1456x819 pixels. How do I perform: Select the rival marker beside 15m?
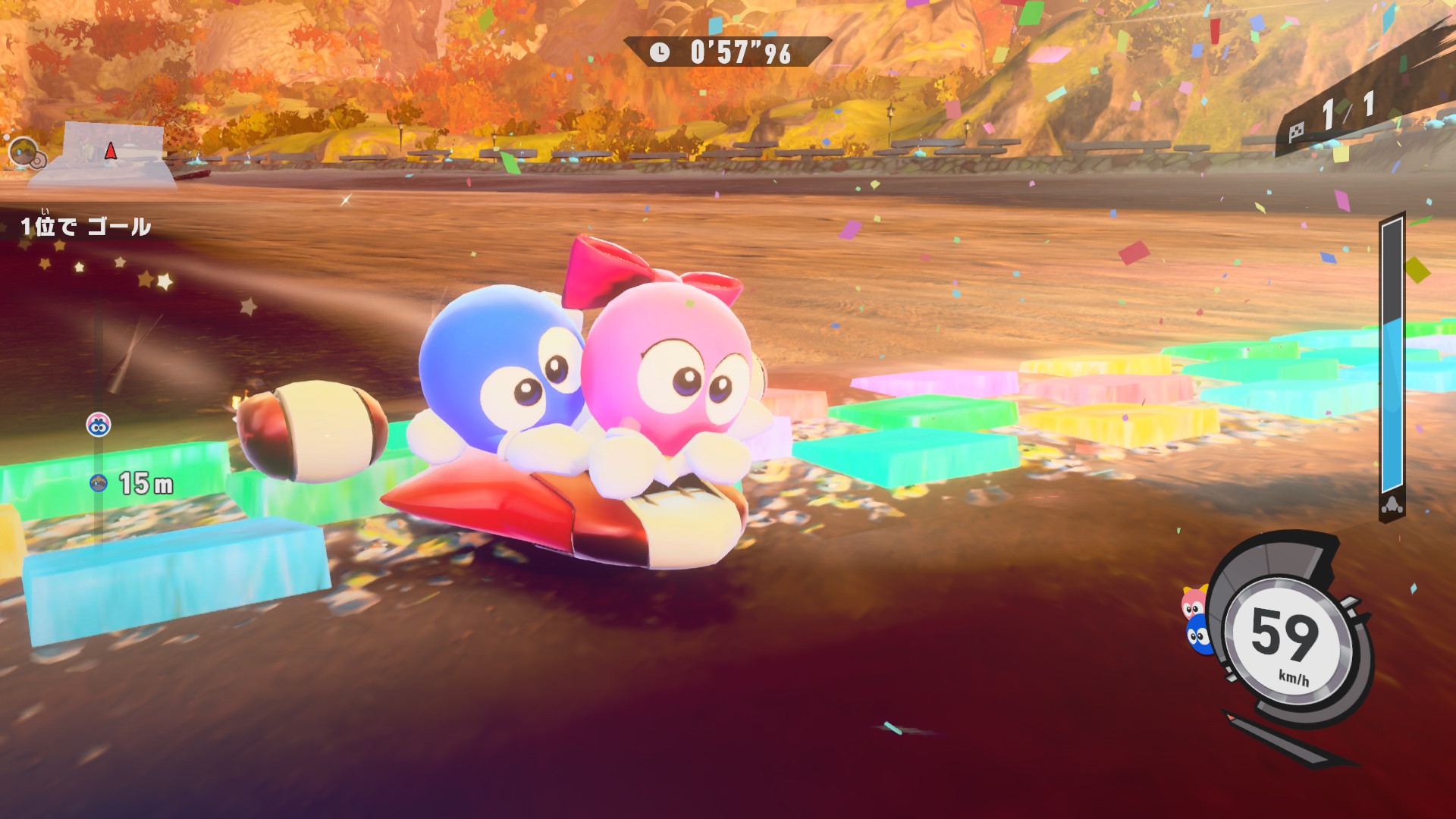point(99,483)
